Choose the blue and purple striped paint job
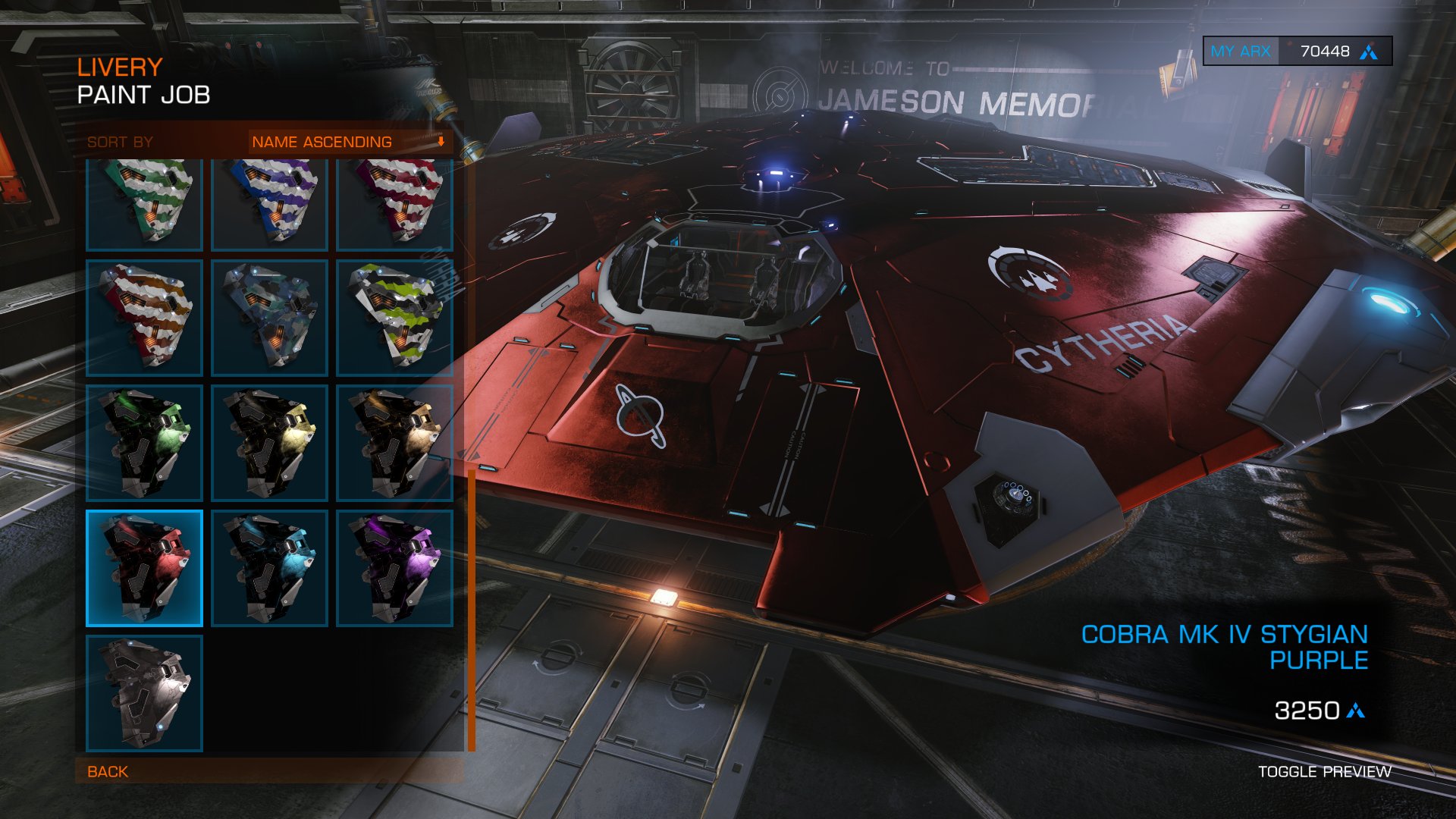1456x819 pixels. 269,203
